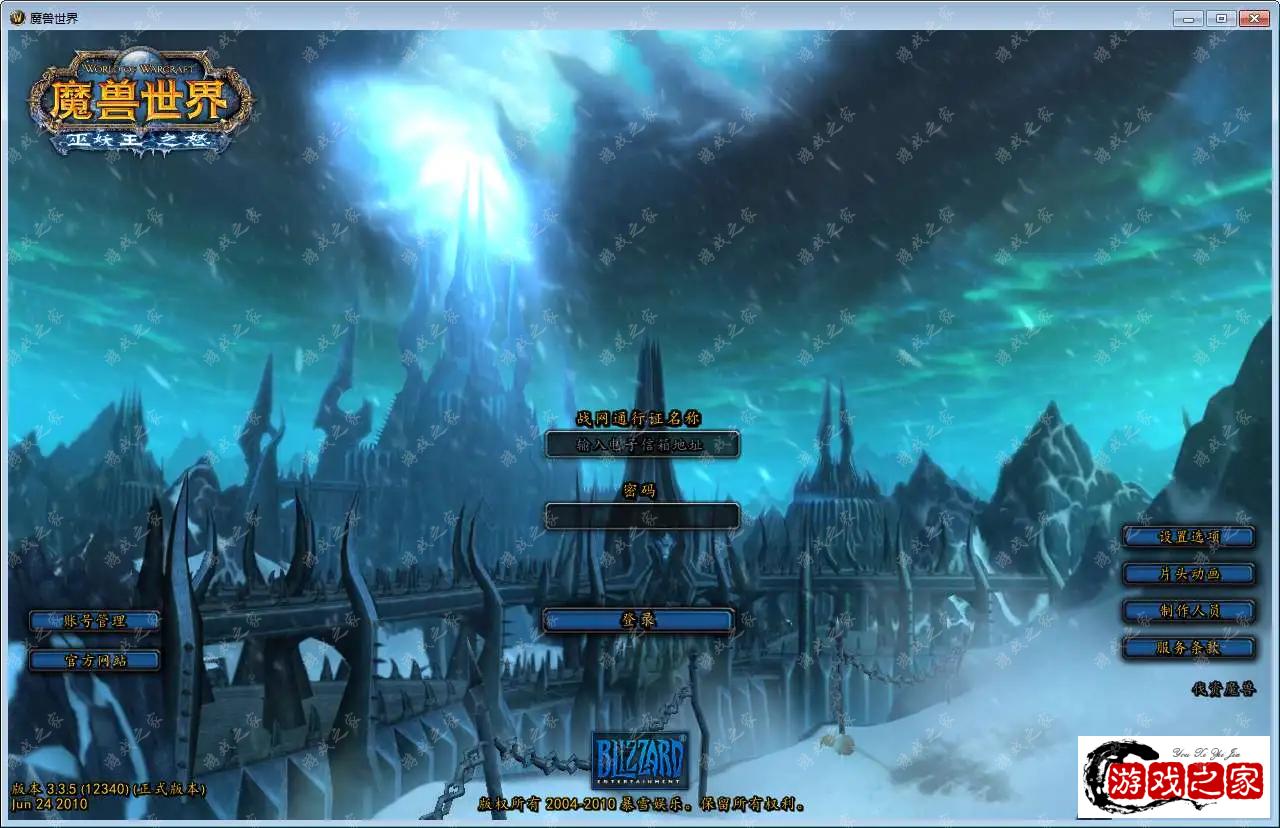Play the 片头动画 intro cinematic
Viewport: 1280px width, 828px height.
(1188, 574)
